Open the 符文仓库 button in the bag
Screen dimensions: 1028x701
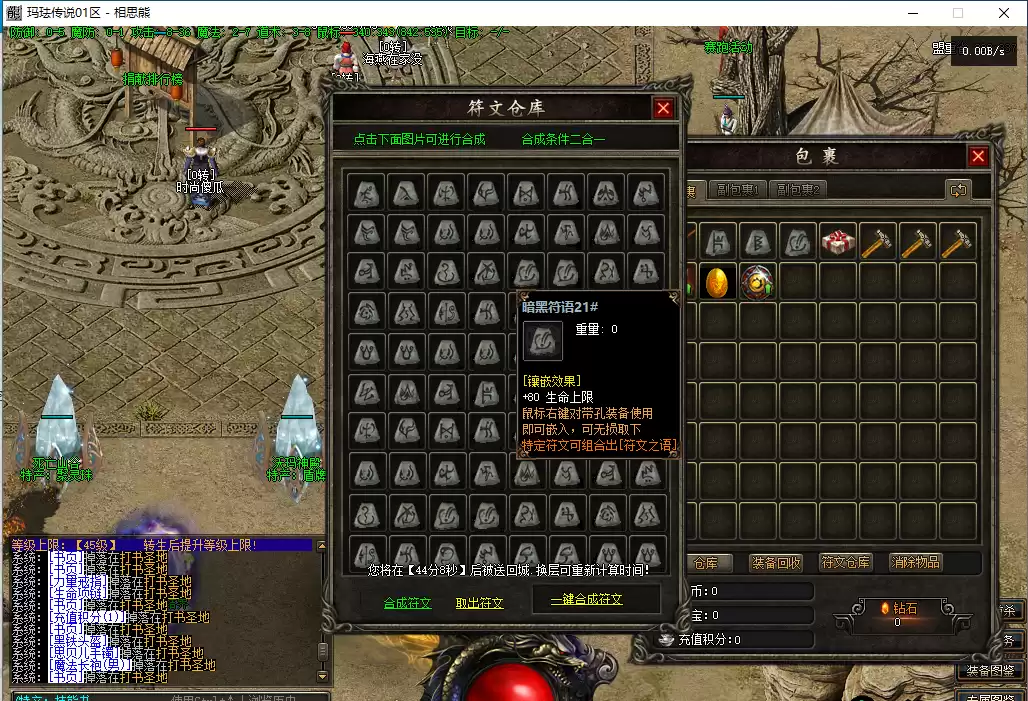(845, 563)
